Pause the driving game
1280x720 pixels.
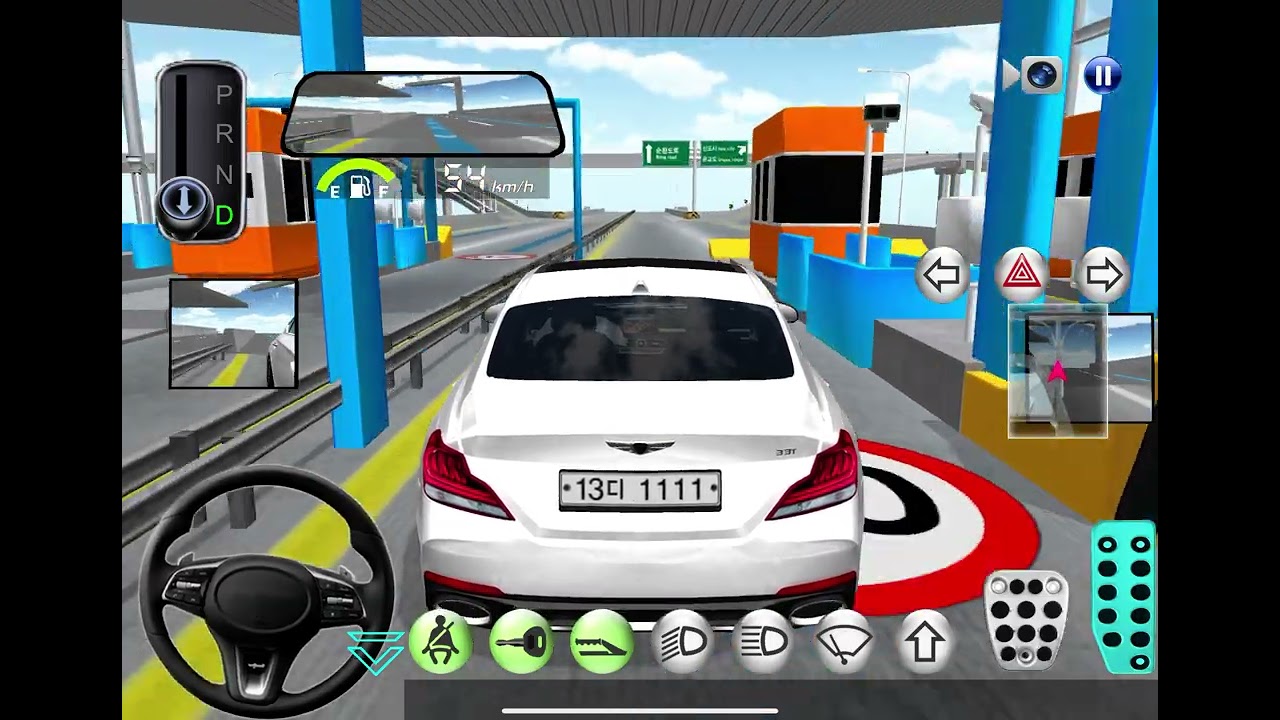point(1103,76)
